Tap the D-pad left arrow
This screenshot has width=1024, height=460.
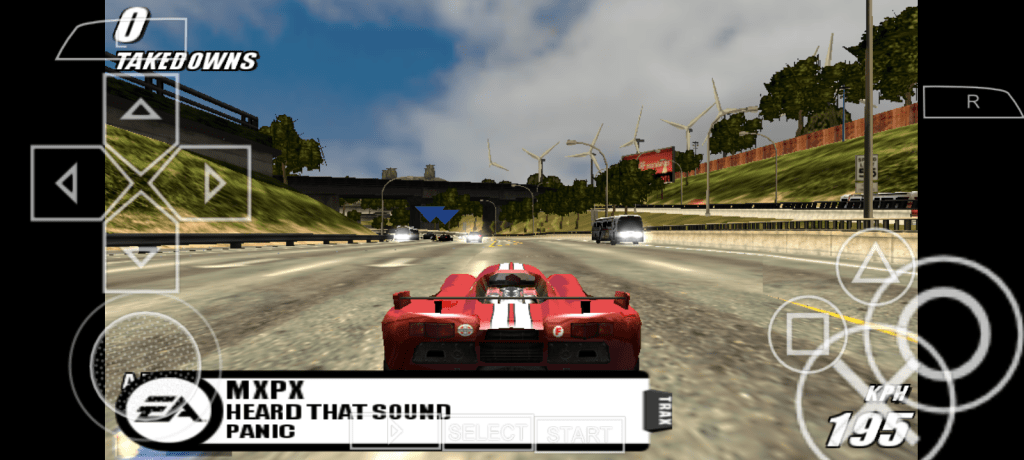pyautogui.click(x=67, y=183)
